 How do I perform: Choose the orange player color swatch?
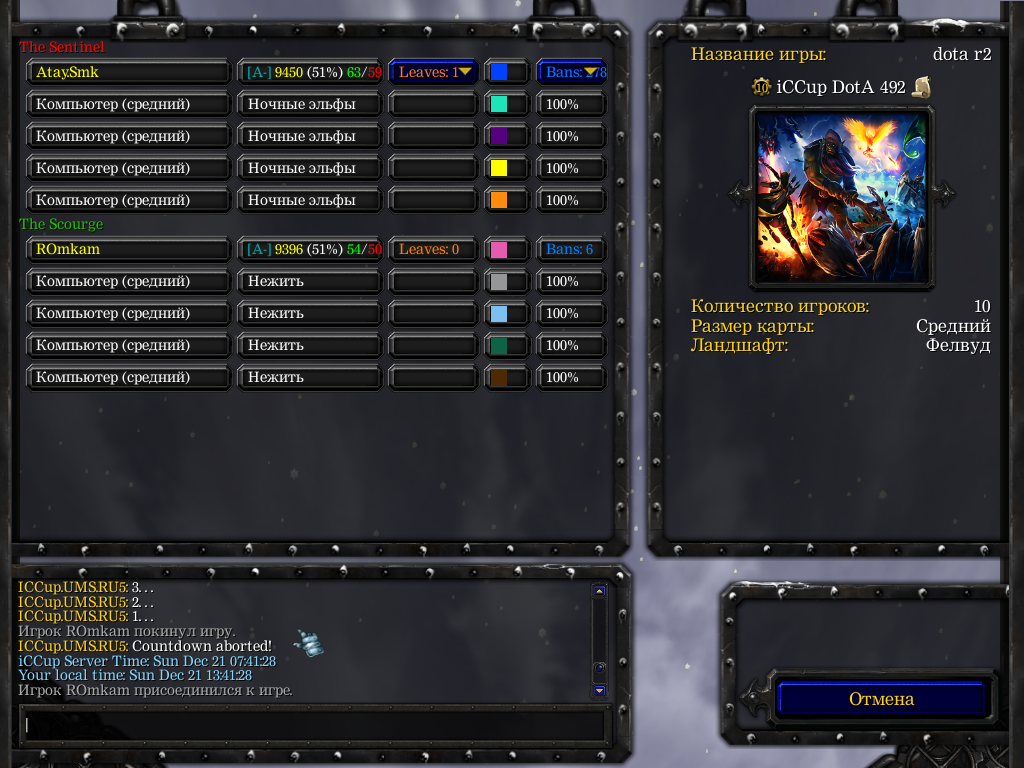[499, 200]
